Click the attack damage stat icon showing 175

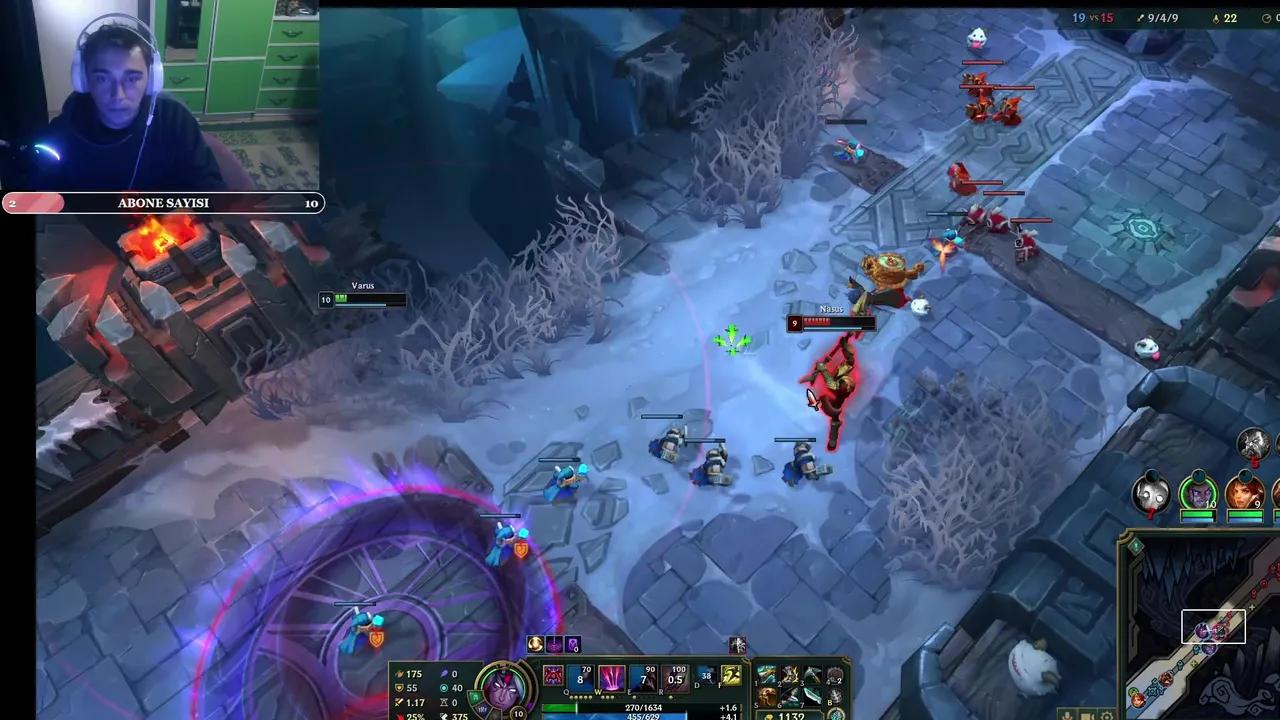pos(399,674)
